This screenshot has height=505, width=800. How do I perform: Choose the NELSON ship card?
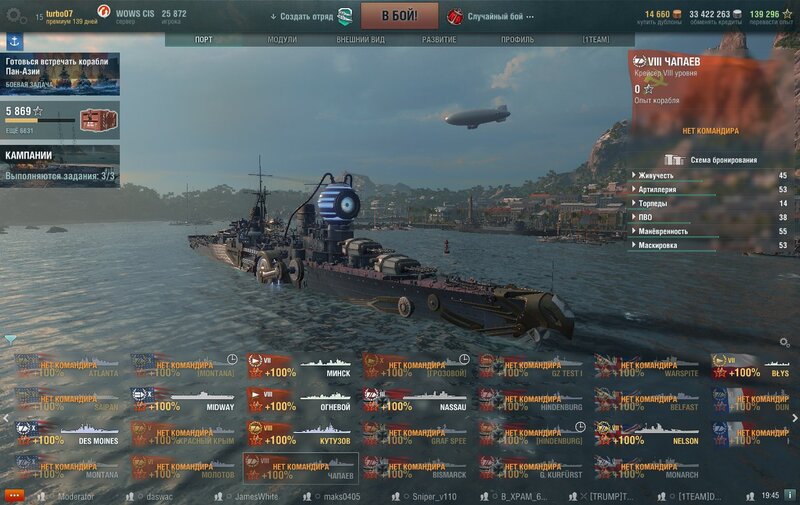click(647, 435)
